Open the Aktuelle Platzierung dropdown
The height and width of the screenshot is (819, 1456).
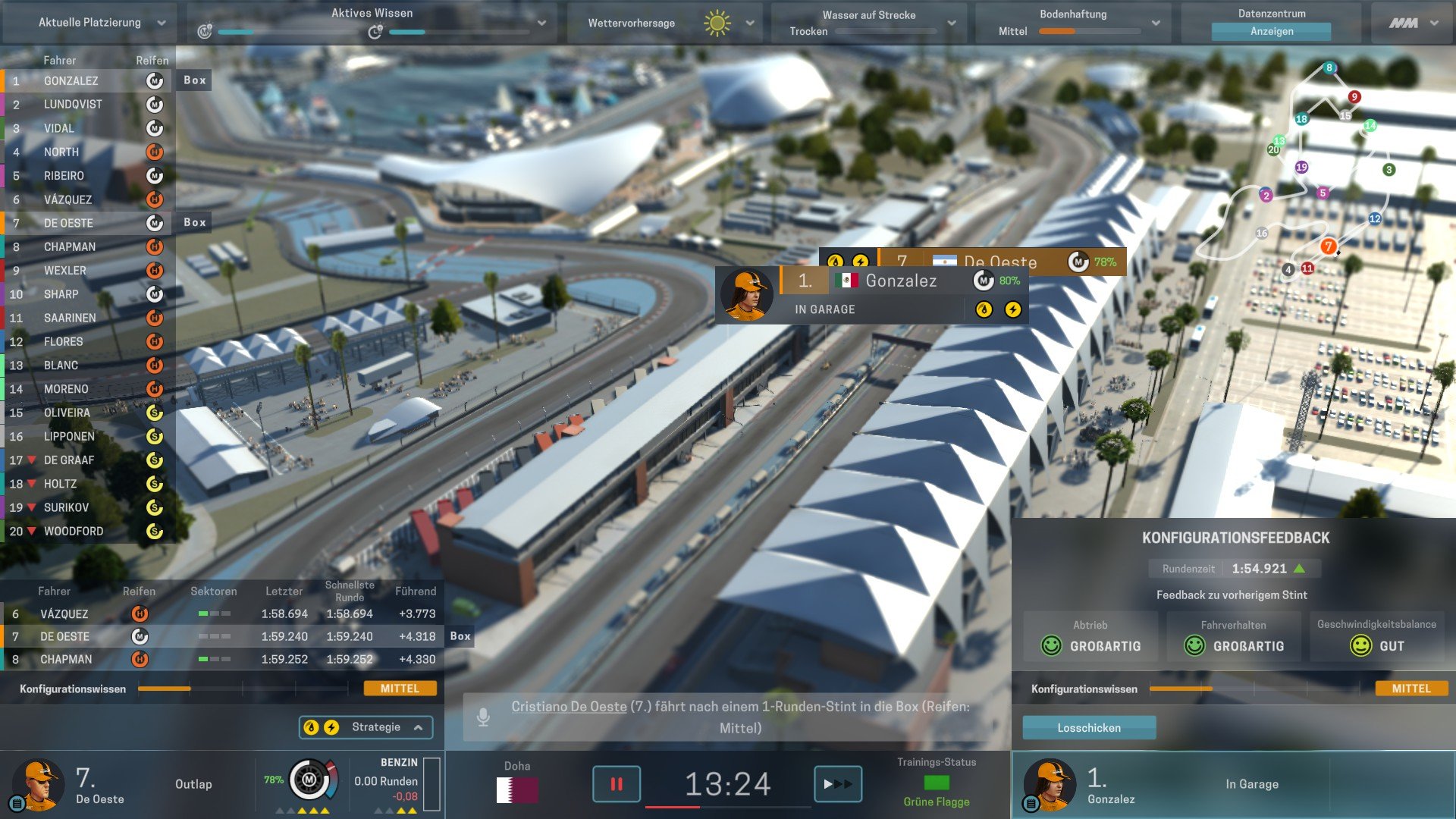102,23
